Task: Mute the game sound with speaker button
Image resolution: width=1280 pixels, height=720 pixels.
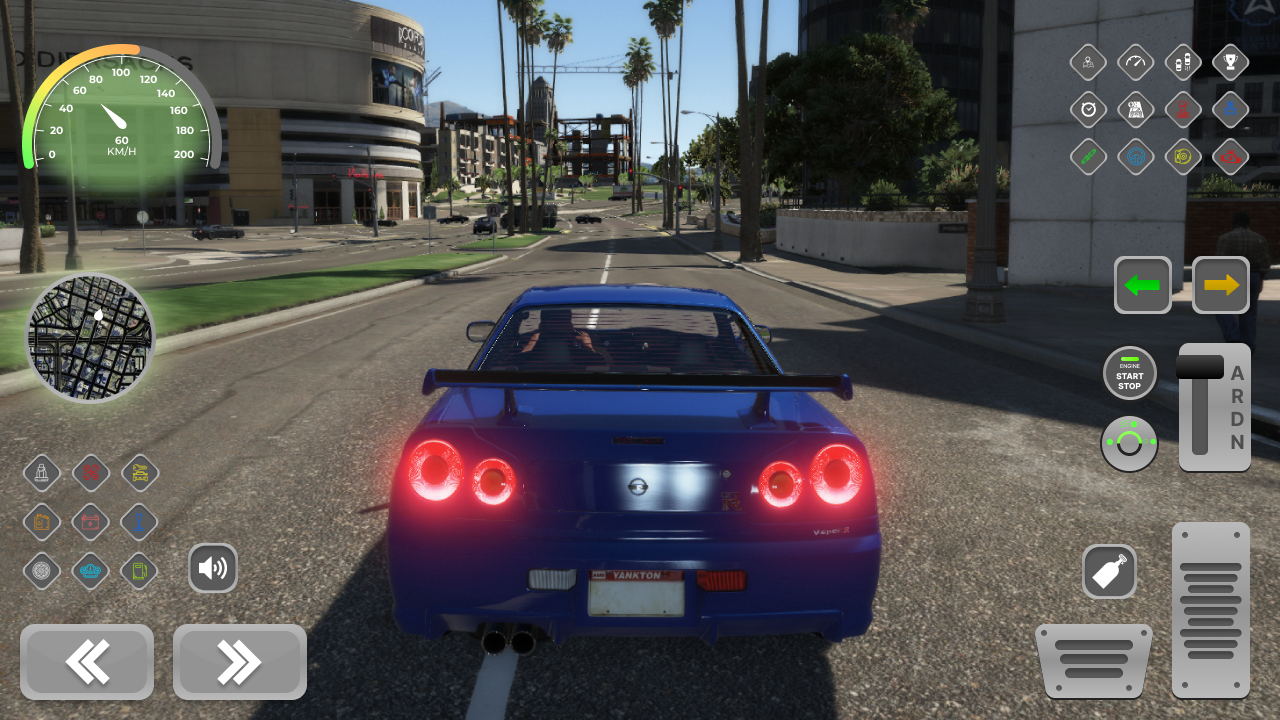Action: coord(213,567)
